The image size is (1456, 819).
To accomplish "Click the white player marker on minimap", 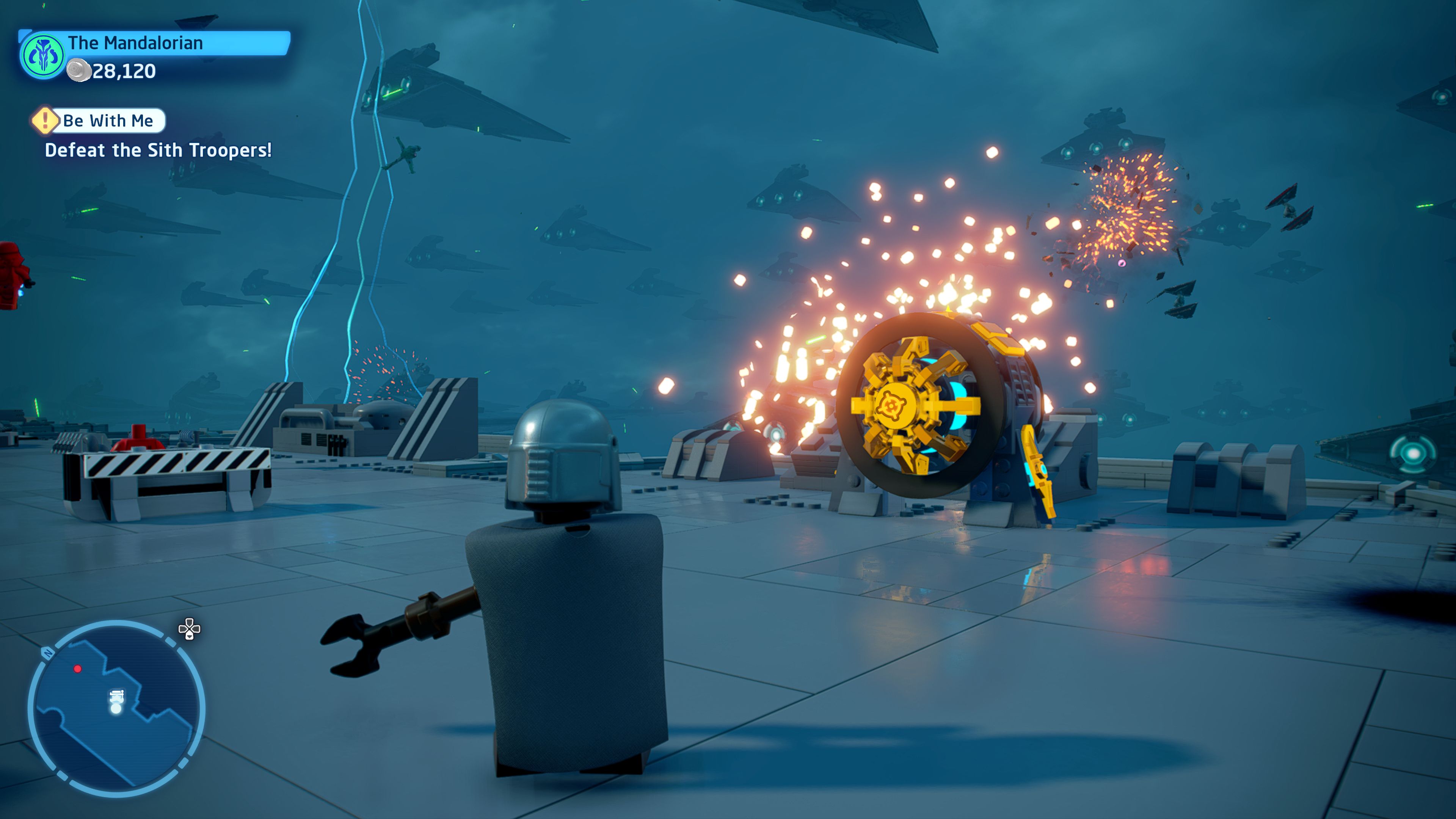I will click(x=116, y=701).
